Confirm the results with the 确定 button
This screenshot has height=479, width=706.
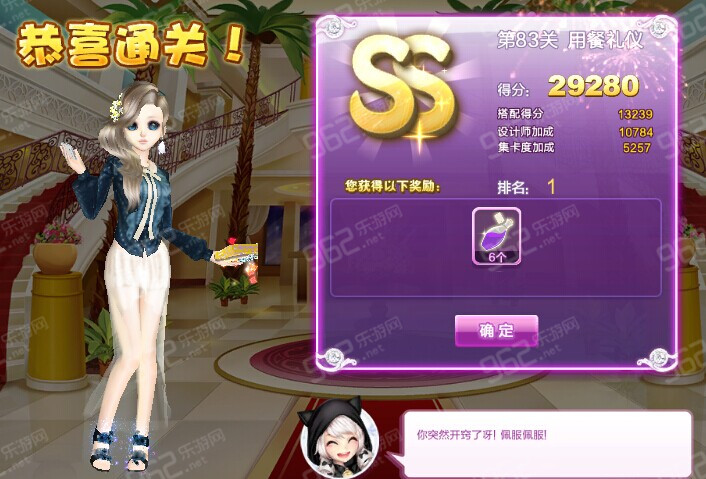pos(496,330)
